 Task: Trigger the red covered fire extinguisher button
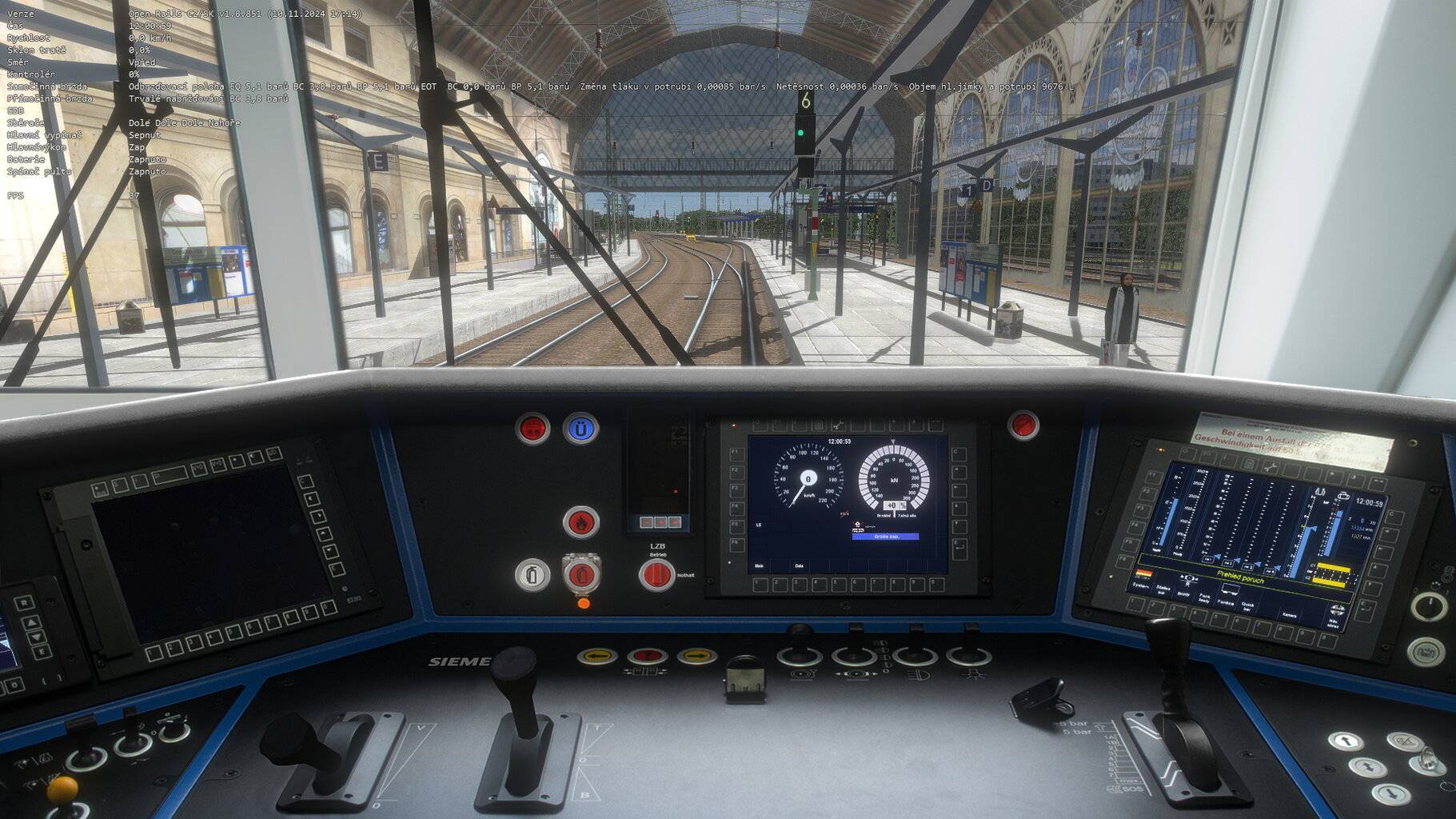click(x=581, y=574)
